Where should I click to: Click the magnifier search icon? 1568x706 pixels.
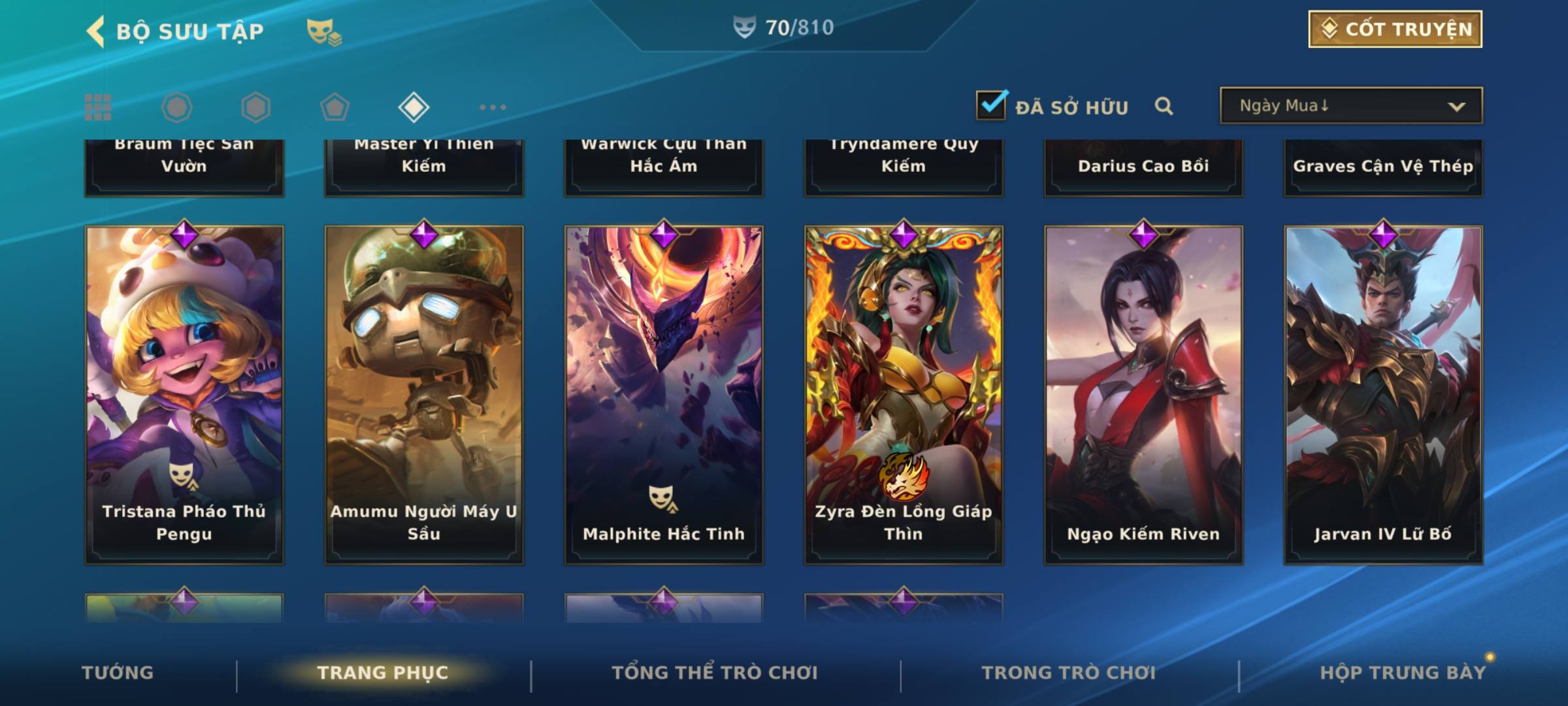[x=1164, y=106]
